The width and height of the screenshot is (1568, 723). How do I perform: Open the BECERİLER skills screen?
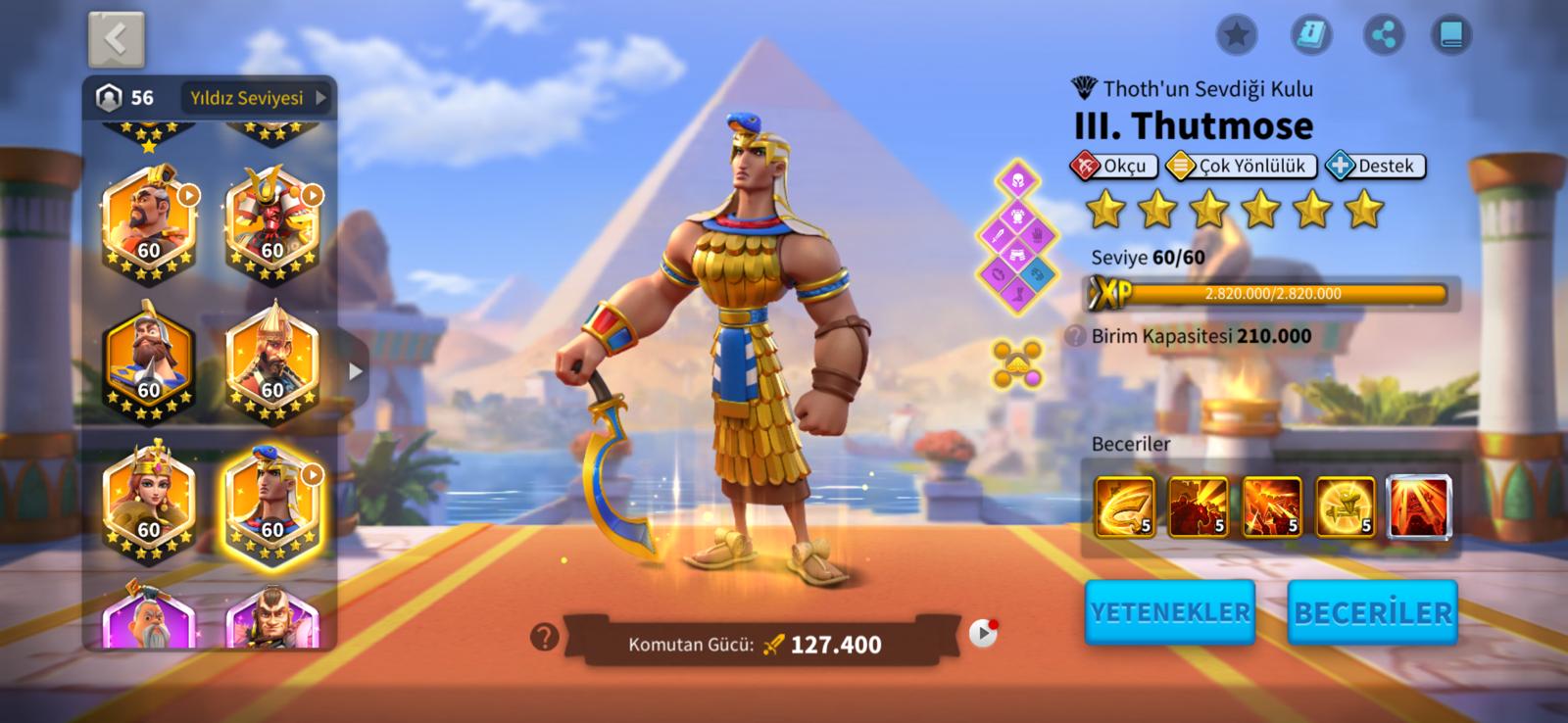pyautogui.click(x=1372, y=612)
